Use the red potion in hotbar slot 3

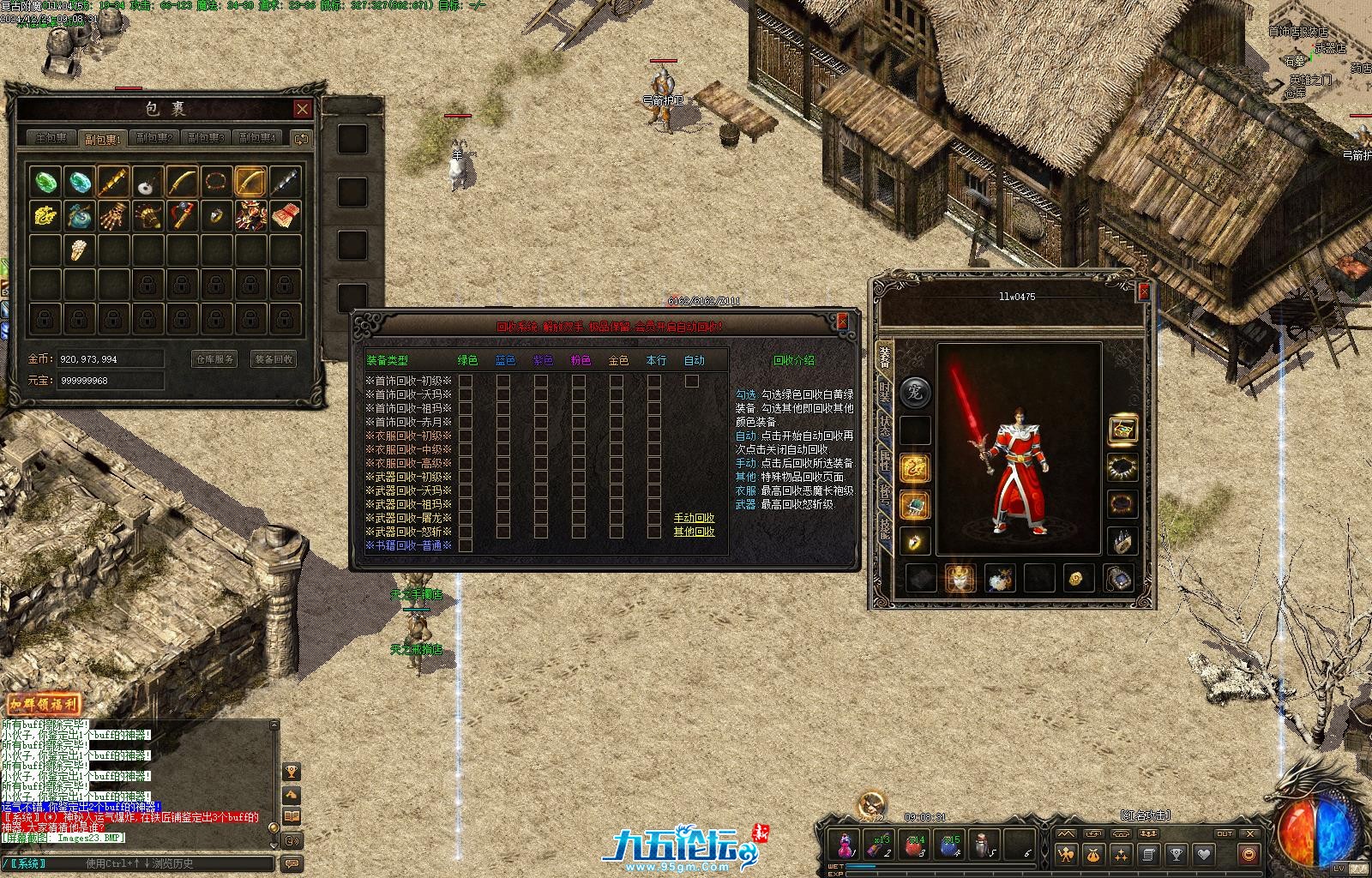pos(916,845)
